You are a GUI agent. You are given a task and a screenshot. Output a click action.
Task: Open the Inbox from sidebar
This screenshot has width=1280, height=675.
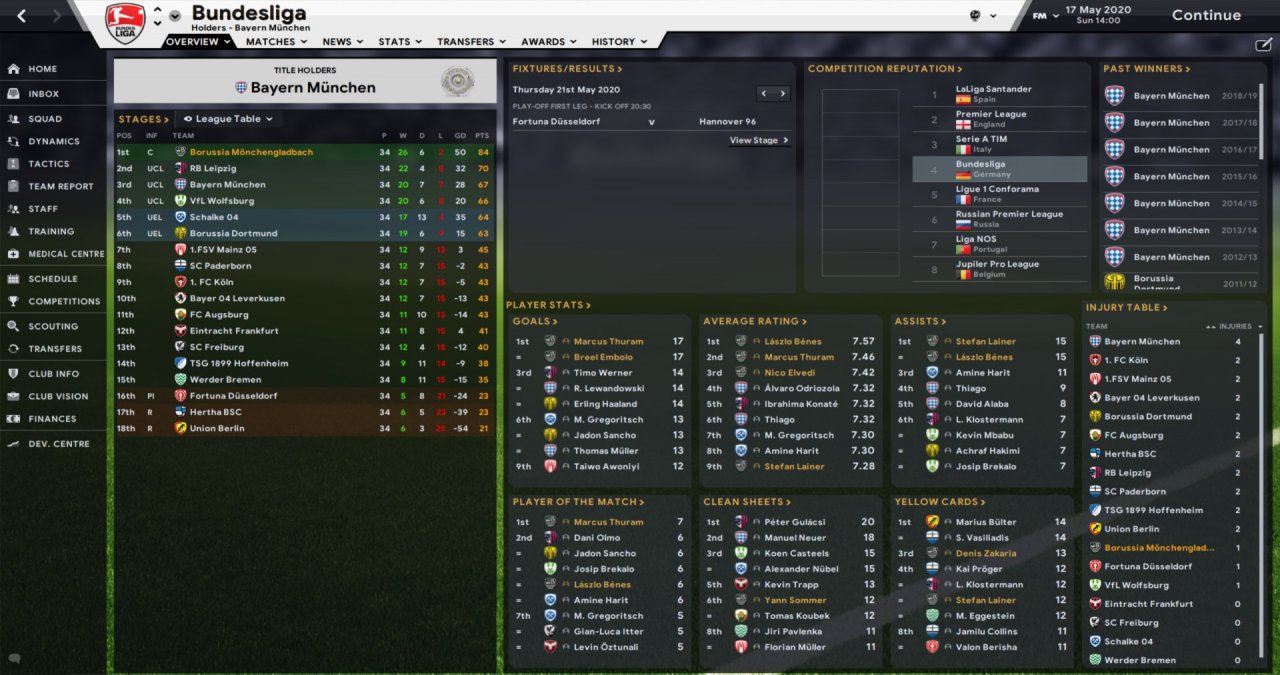[x=43, y=94]
